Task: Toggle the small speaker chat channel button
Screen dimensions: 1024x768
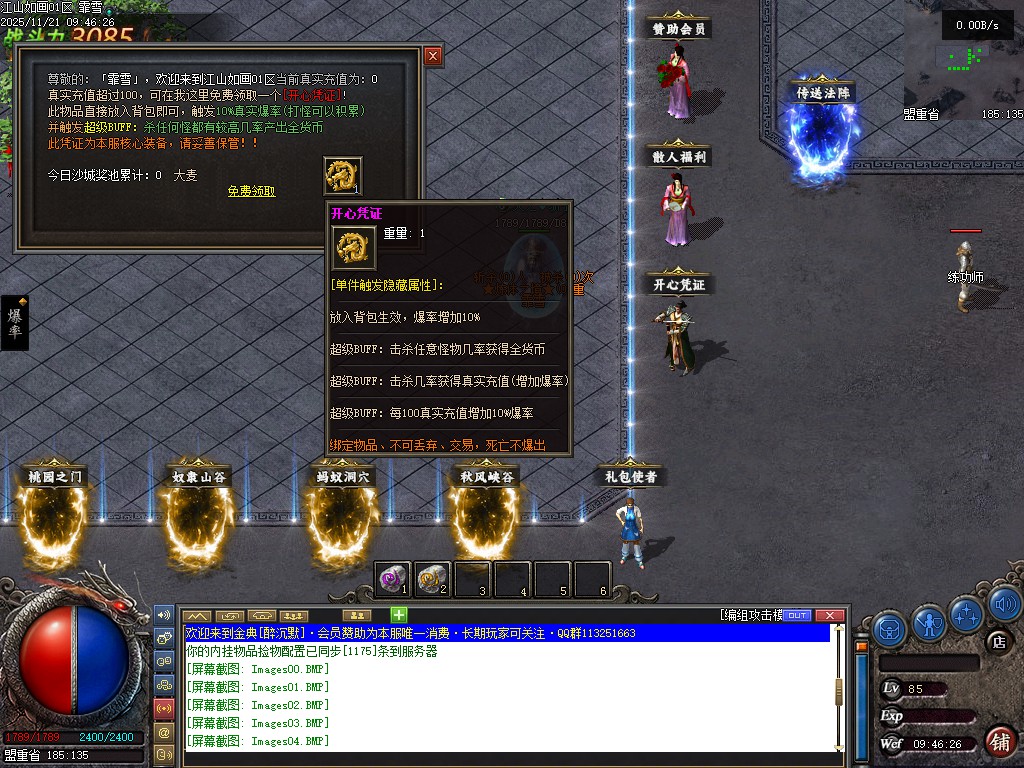Action: (x=165, y=613)
